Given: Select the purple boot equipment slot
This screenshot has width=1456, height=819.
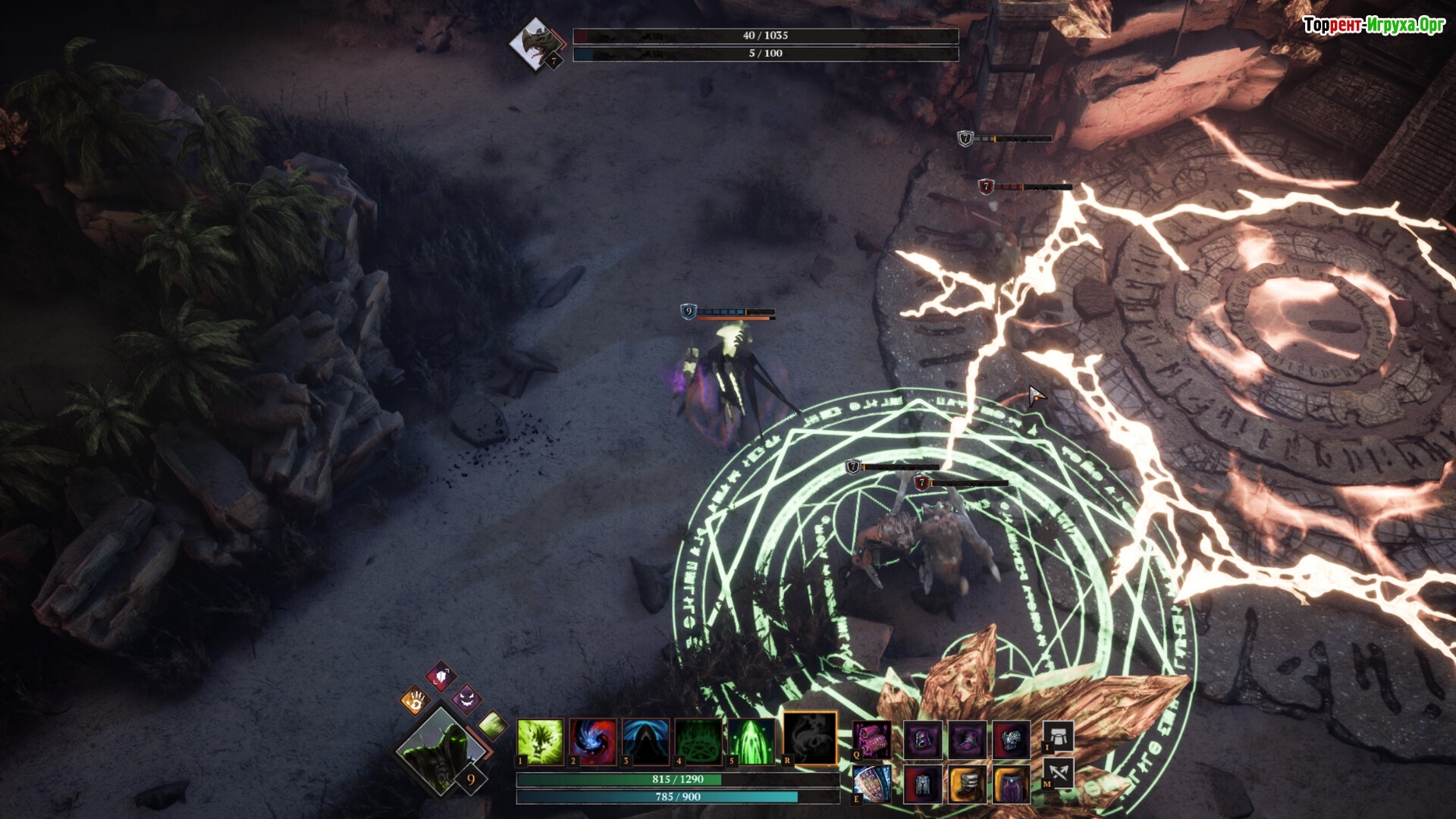Looking at the screenshot, I should click(968, 739).
